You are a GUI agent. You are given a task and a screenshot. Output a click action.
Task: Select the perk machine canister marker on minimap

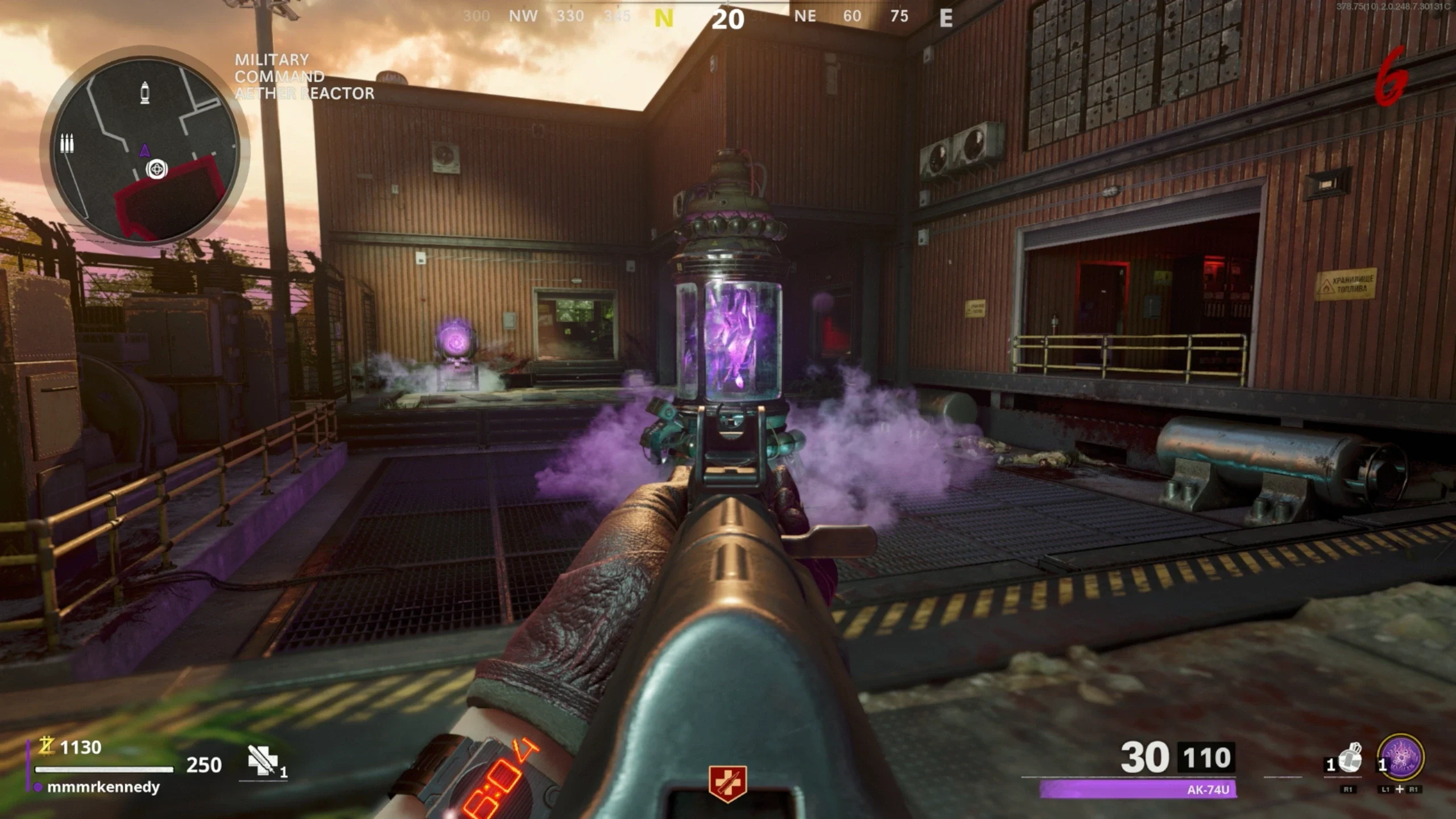click(x=145, y=92)
